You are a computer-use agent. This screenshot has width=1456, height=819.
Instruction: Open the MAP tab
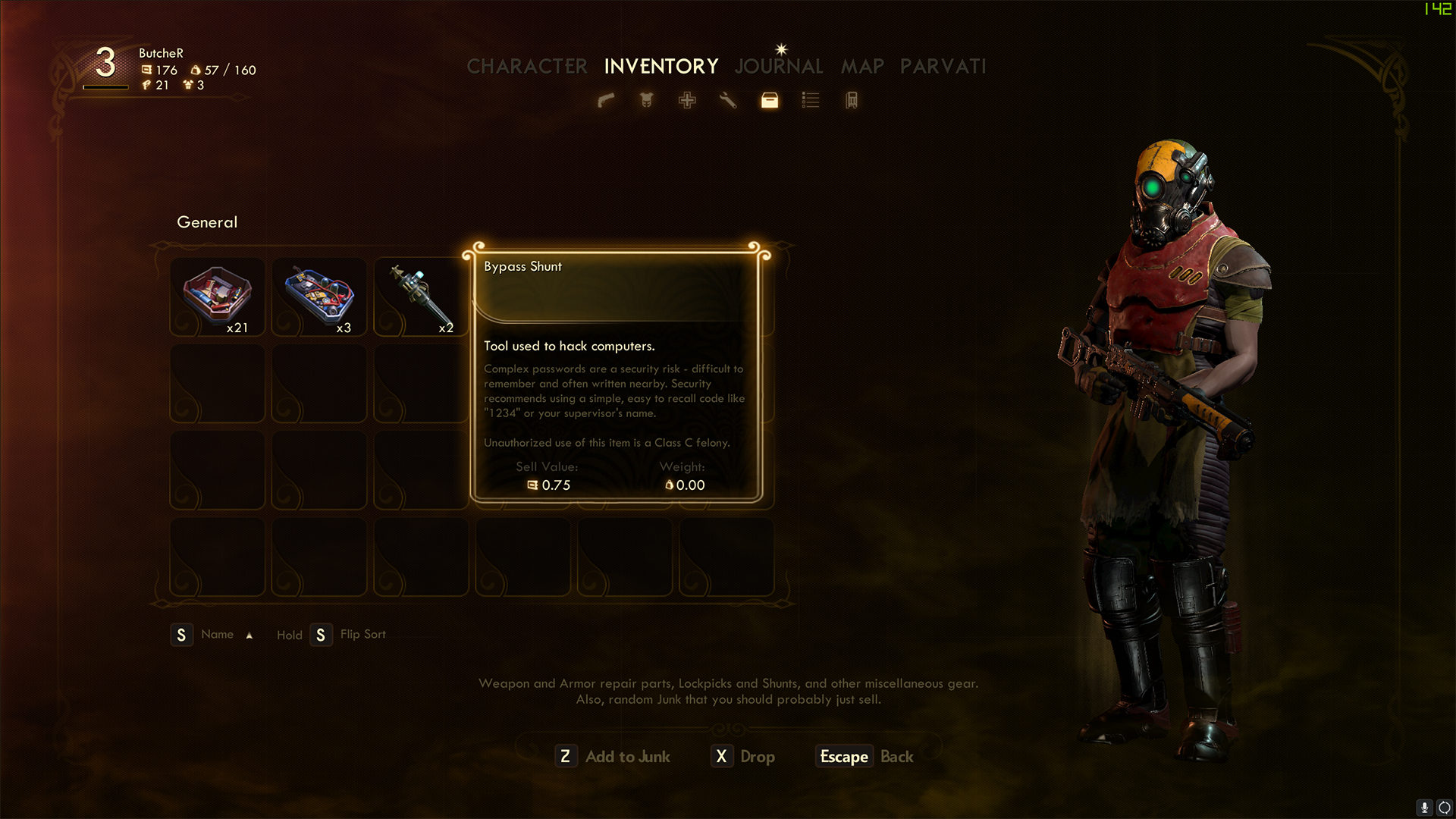click(x=862, y=67)
